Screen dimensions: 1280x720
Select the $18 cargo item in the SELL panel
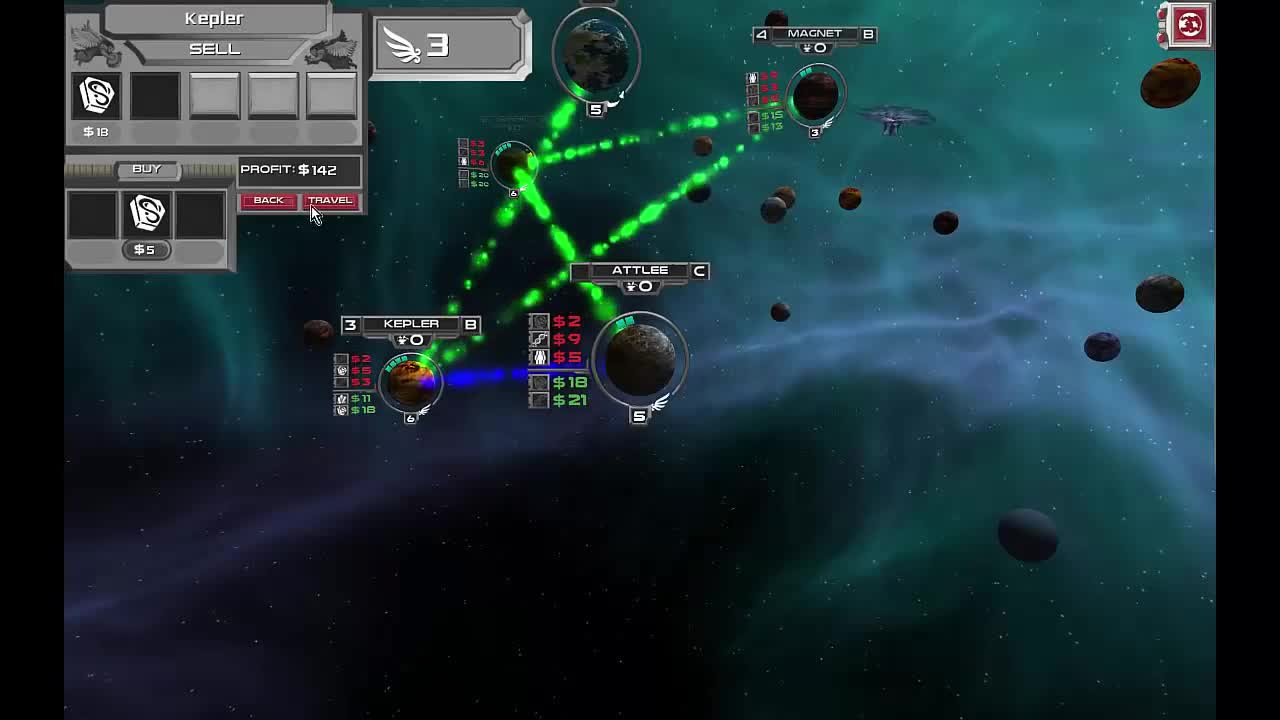click(x=96, y=95)
